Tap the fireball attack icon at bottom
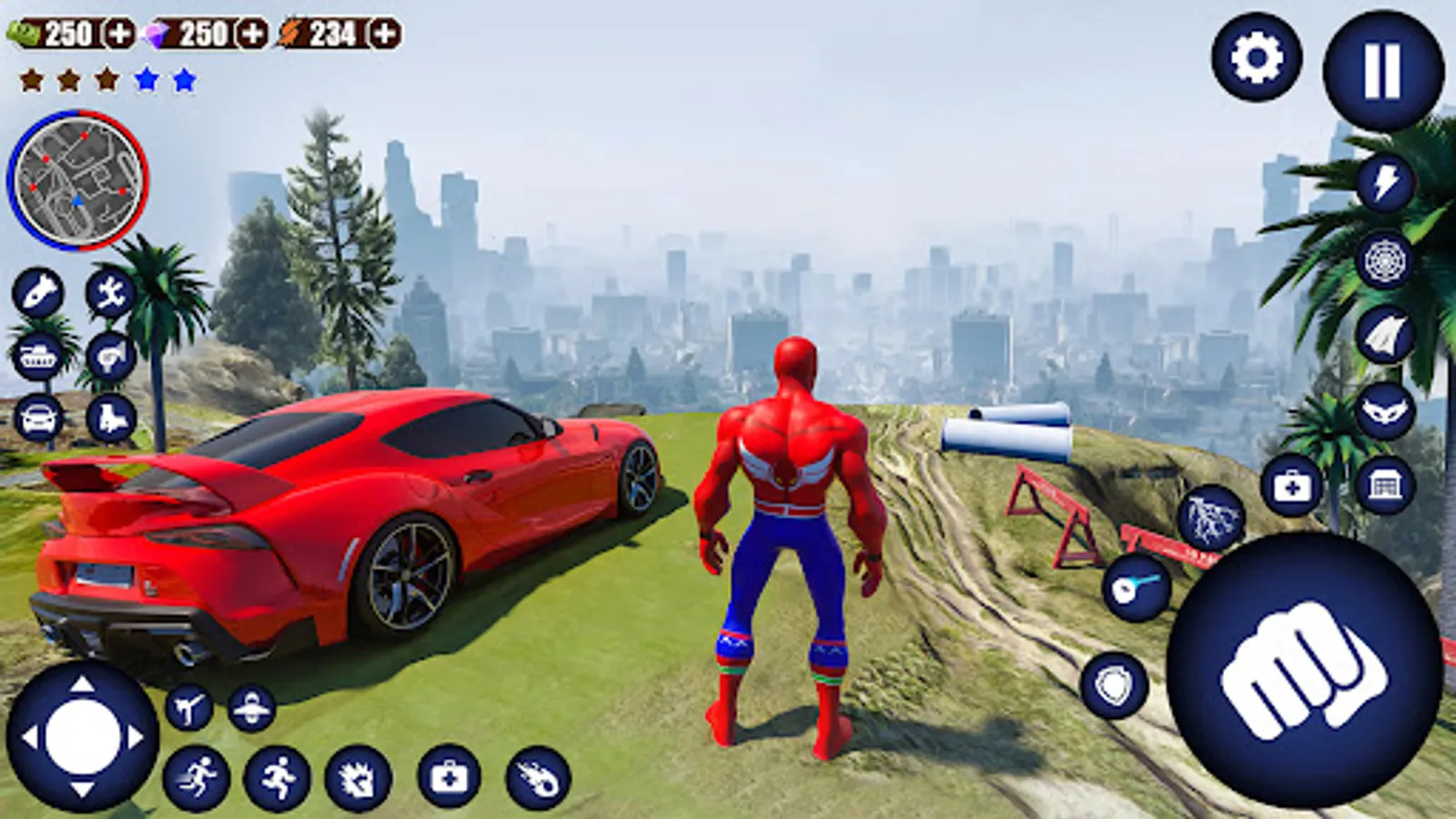This screenshot has width=1456, height=819. 539,778
